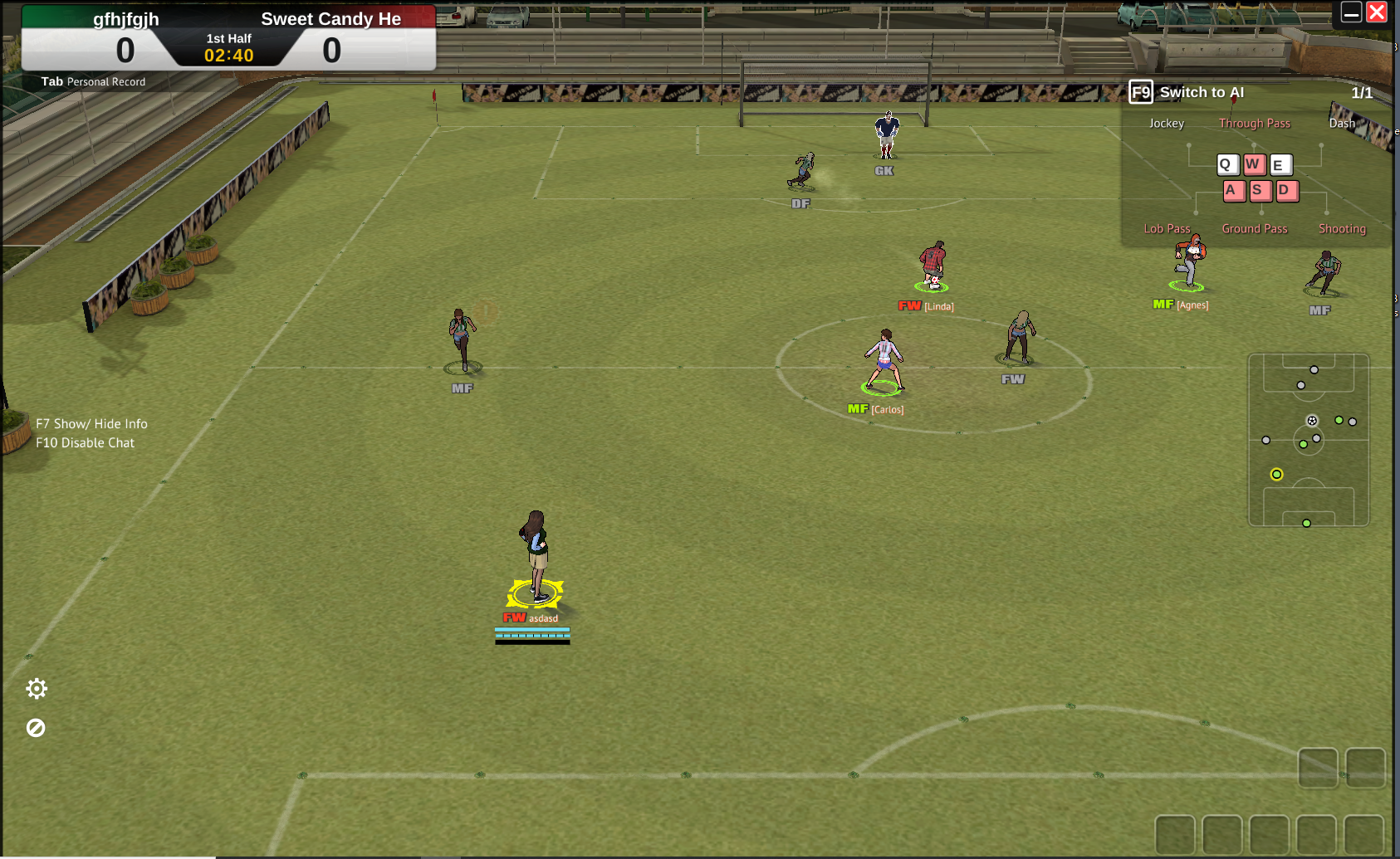Viewport: 1400px width, 859px height.
Task: Toggle F9 Switch to AI control
Action: coord(1141,92)
